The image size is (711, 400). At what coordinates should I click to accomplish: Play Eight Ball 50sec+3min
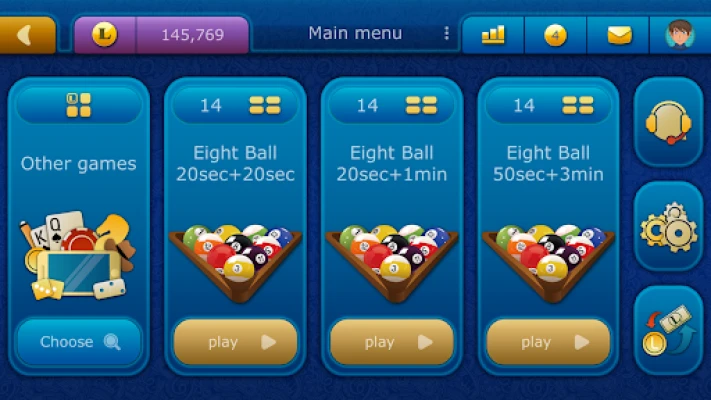pyautogui.click(x=548, y=342)
